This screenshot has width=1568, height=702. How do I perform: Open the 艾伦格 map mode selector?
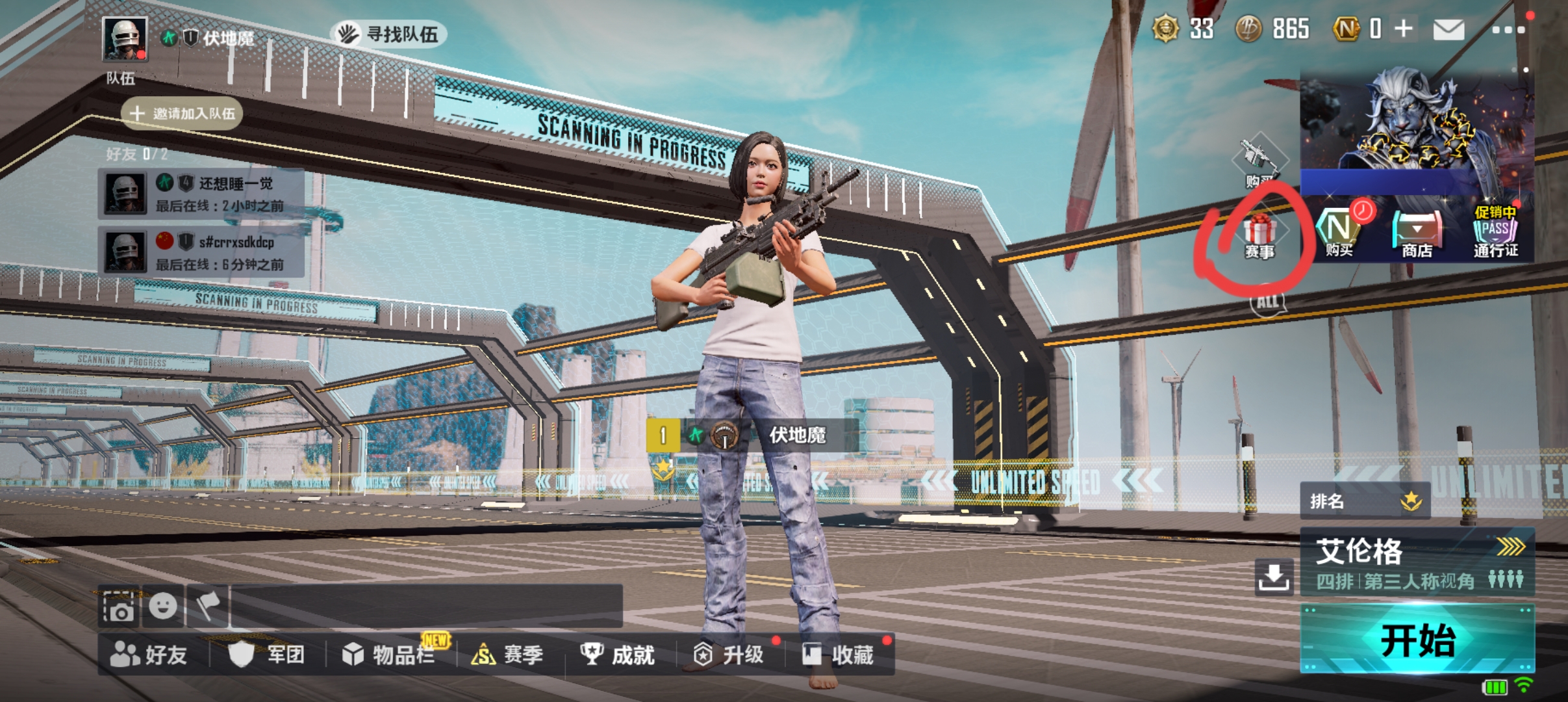point(1417,562)
